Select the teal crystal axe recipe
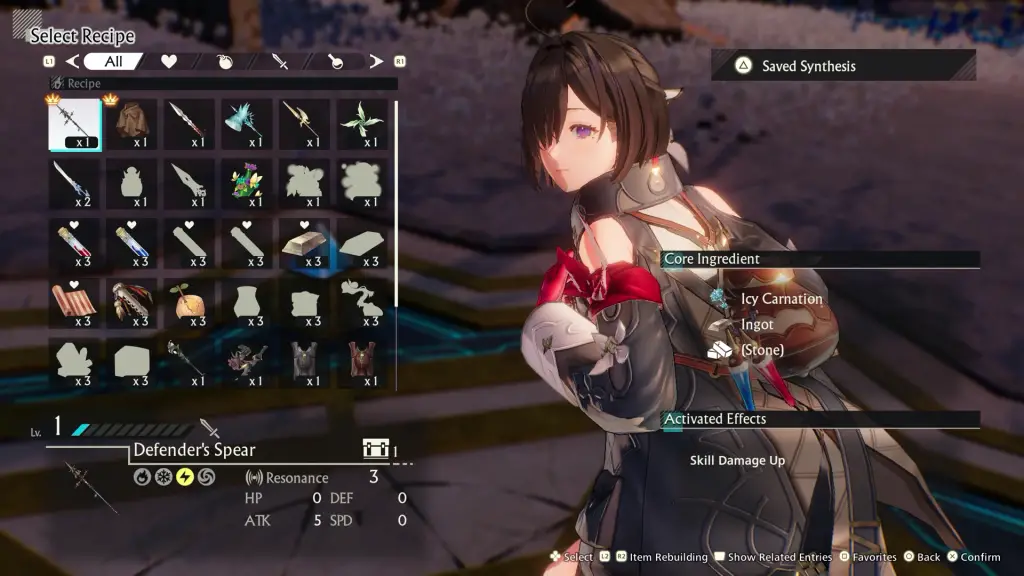The width and height of the screenshot is (1024, 576). [x=248, y=124]
